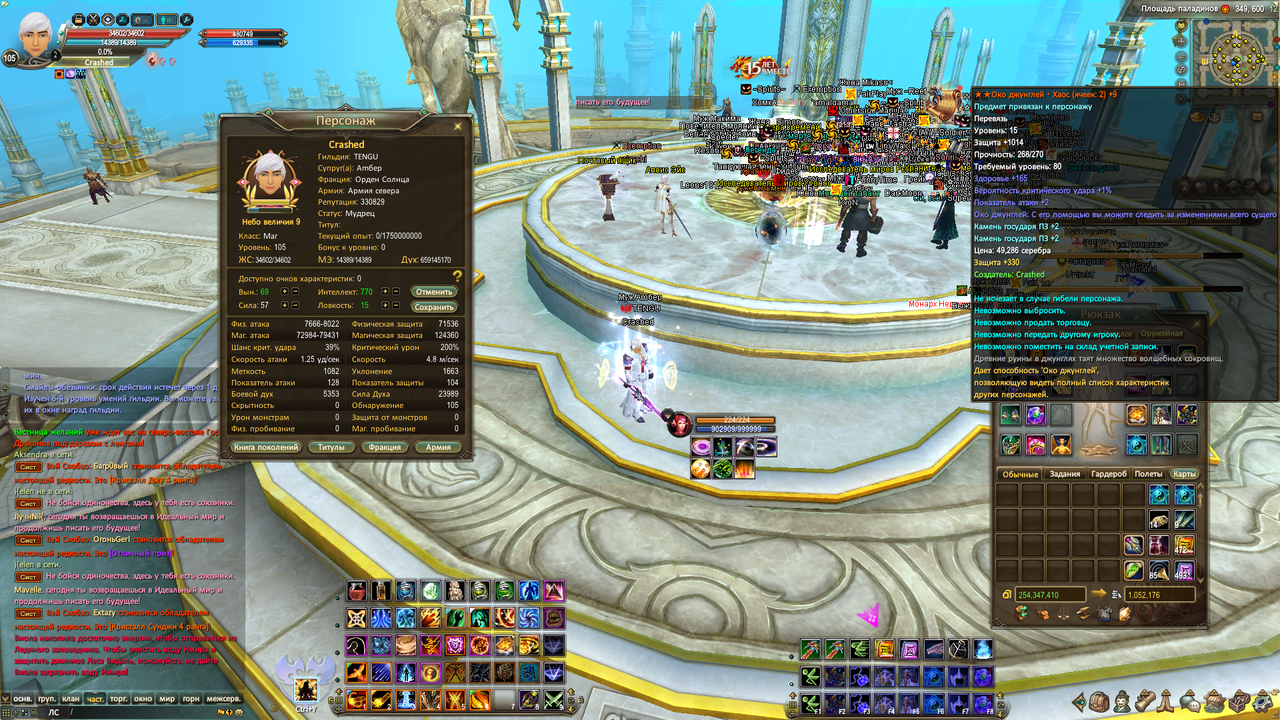The width and height of the screenshot is (1280, 720).
Task: Switch chat to the клан channel
Action: [x=71, y=699]
